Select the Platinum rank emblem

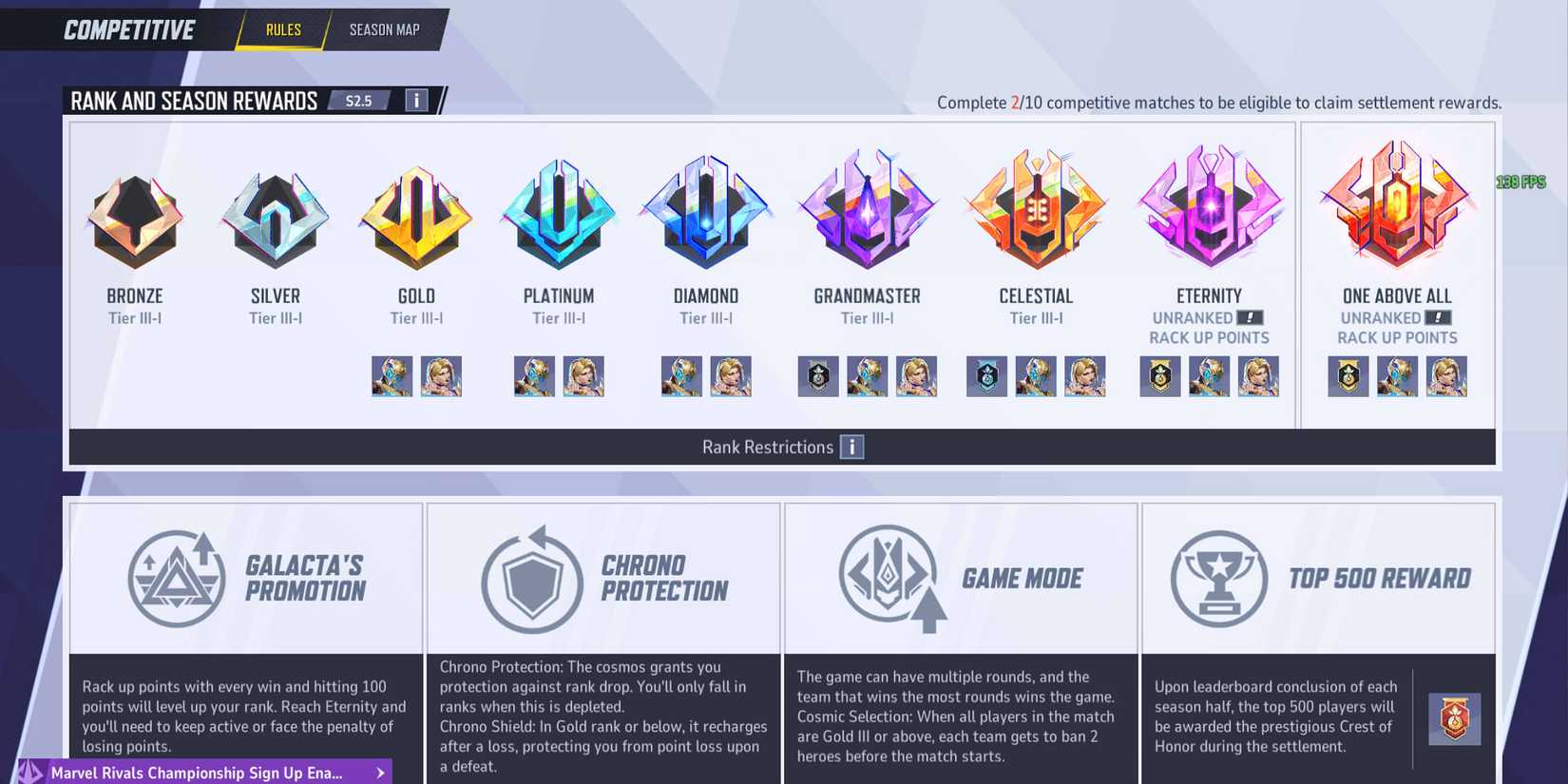pyautogui.click(x=559, y=214)
